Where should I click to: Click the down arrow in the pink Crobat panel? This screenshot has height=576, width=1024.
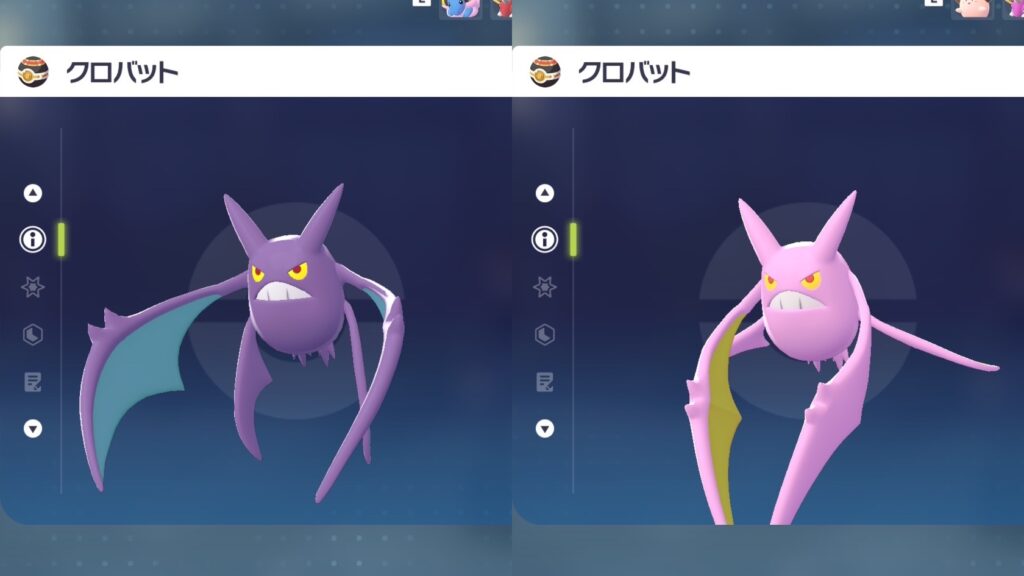545,428
